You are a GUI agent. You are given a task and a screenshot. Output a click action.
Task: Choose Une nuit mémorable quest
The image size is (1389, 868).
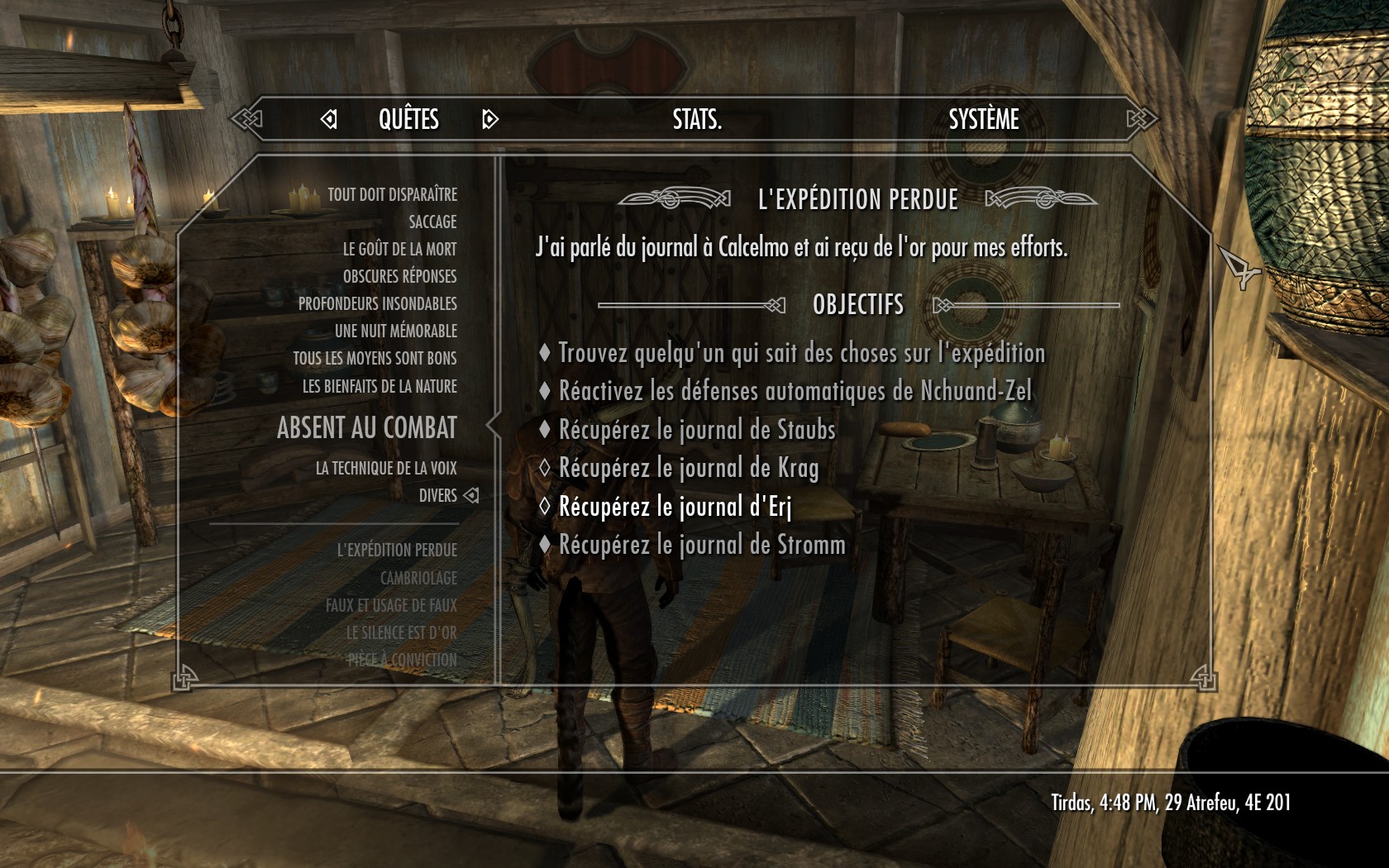395,331
